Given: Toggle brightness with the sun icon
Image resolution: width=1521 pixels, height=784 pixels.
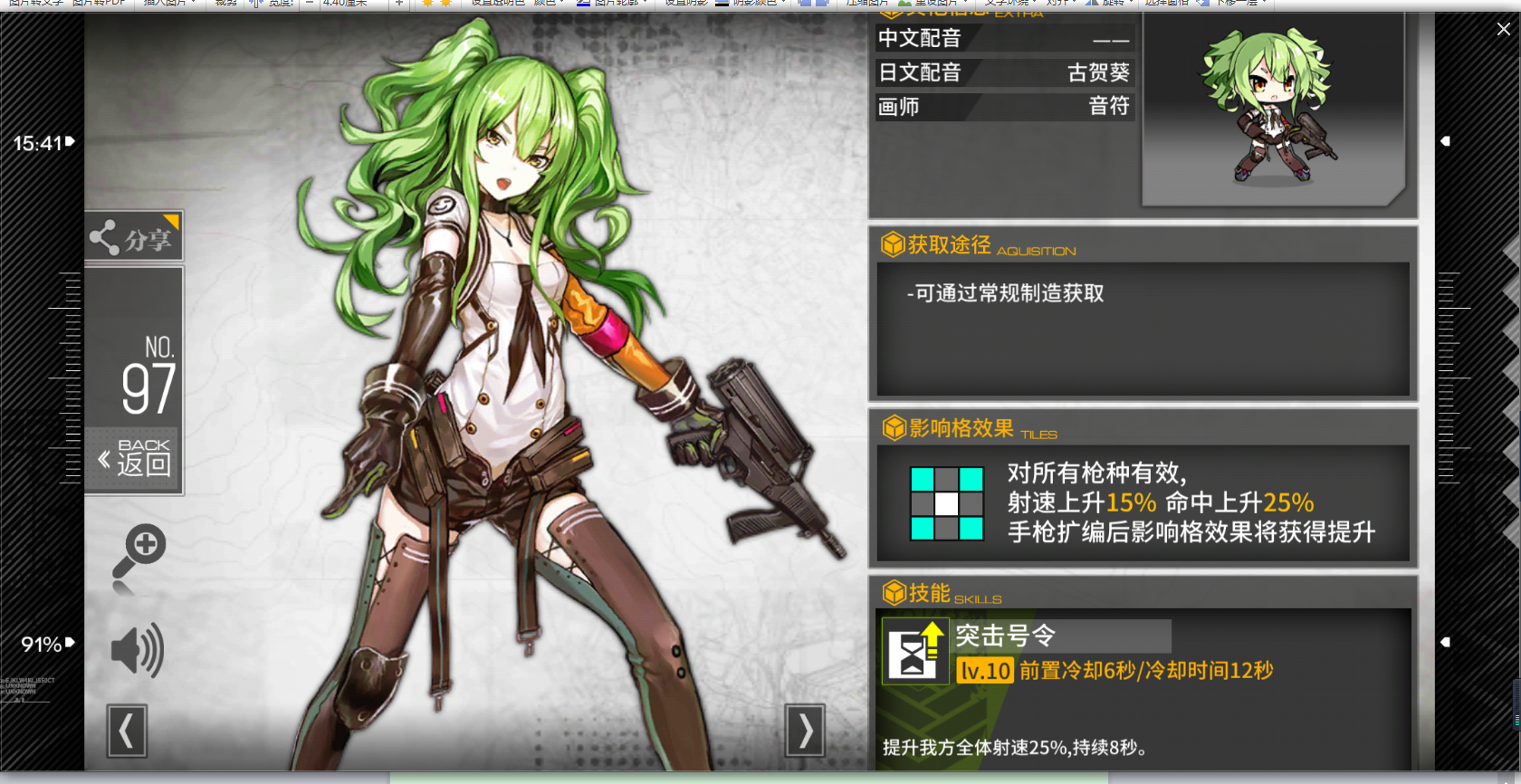Looking at the screenshot, I should [427, 5].
